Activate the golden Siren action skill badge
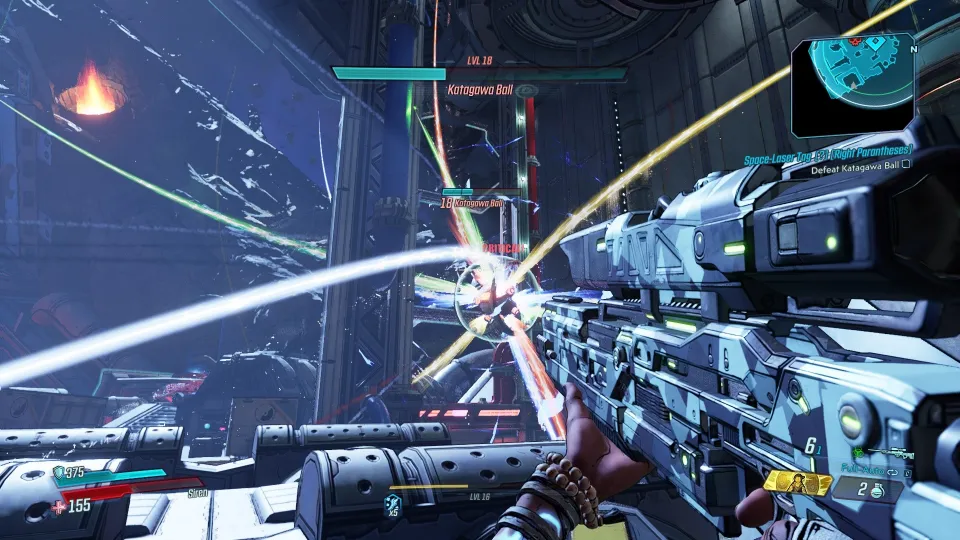The width and height of the screenshot is (960, 540). coord(798,484)
